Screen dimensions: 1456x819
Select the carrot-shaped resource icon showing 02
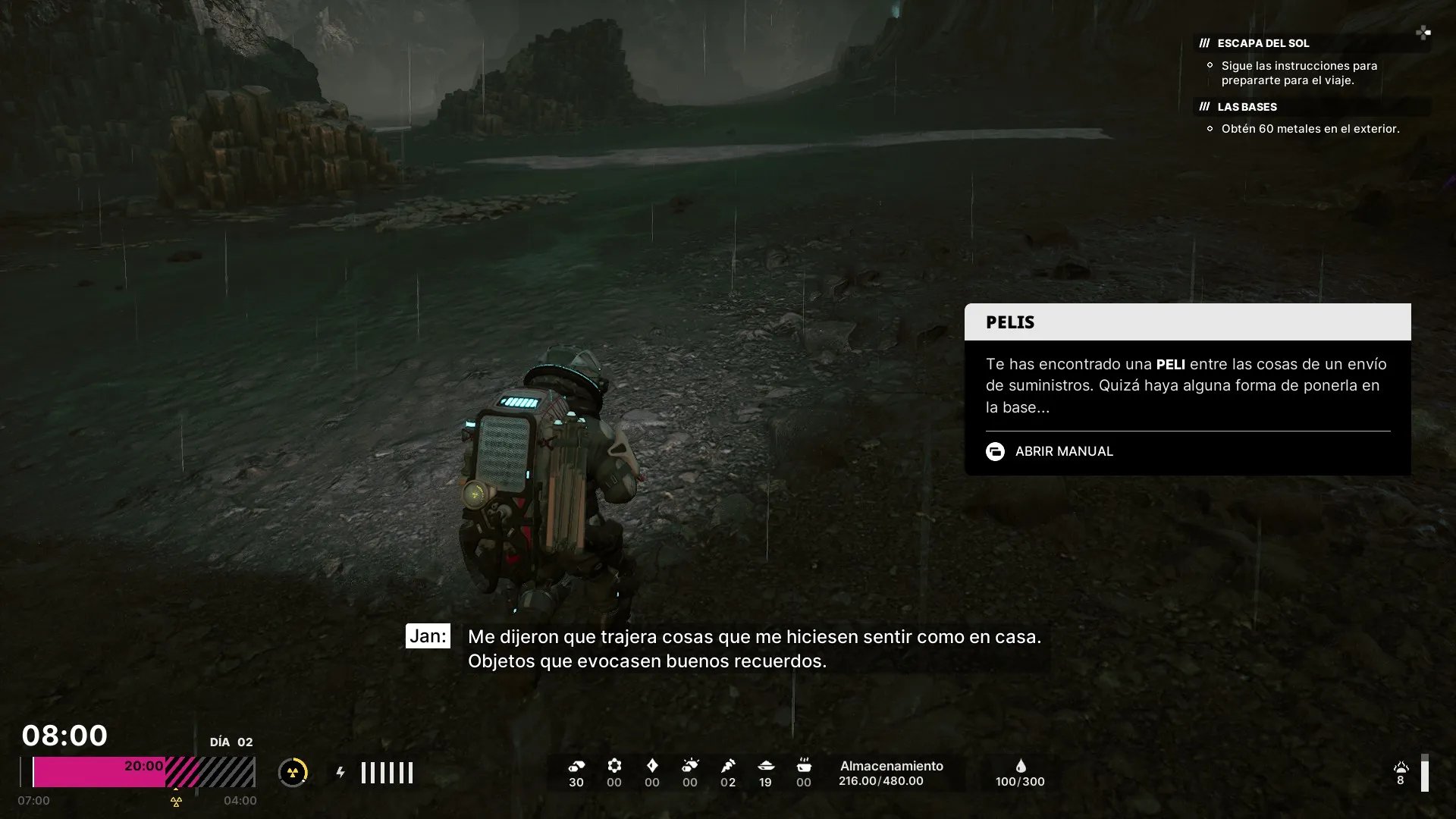click(728, 766)
